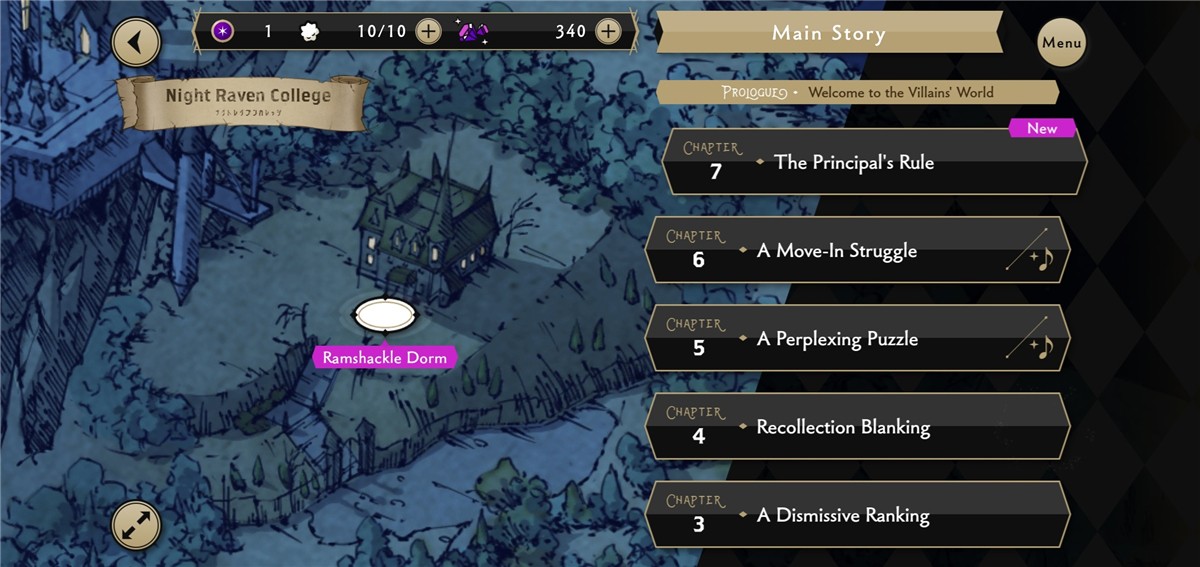
Task: Open the Prologue Welcome to the Villains' World banner
Action: pyautogui.click(x=857, y=92)
